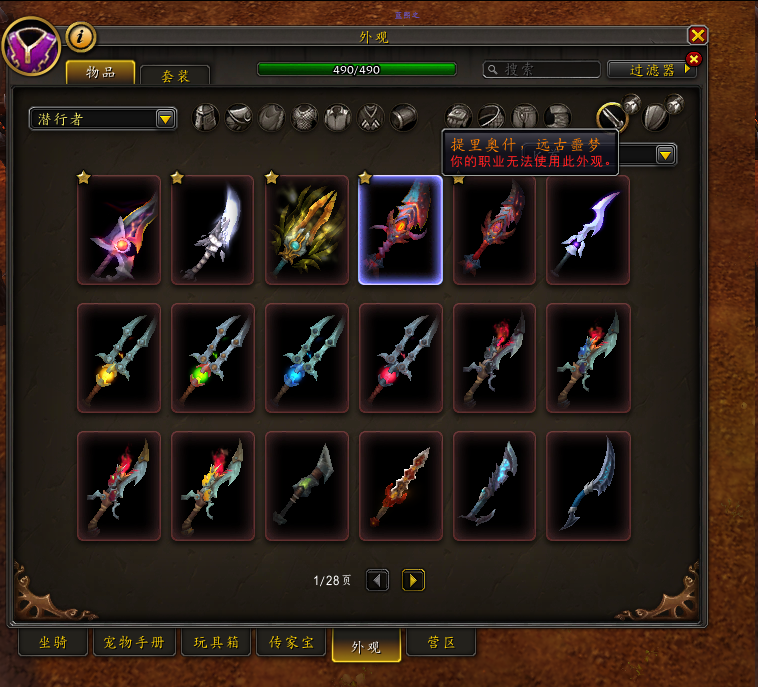Open the 宠物手册 pet journal tab
Image resolution: width=758 pixels, height=687 pixels.
(134, 642)
